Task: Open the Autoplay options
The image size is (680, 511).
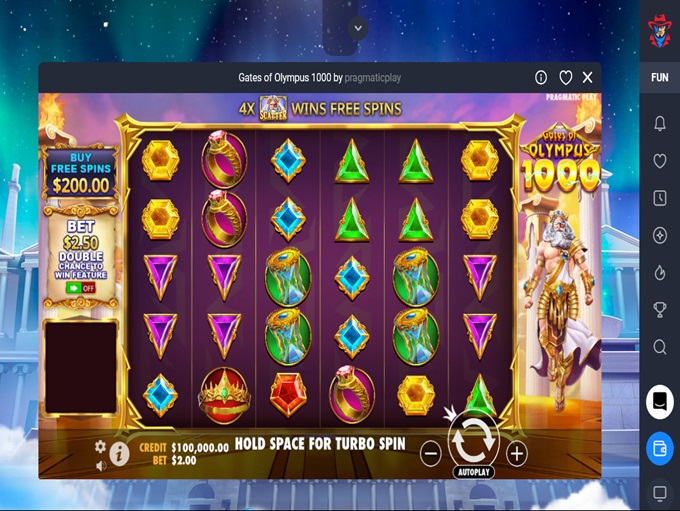Action: [473, 471]
